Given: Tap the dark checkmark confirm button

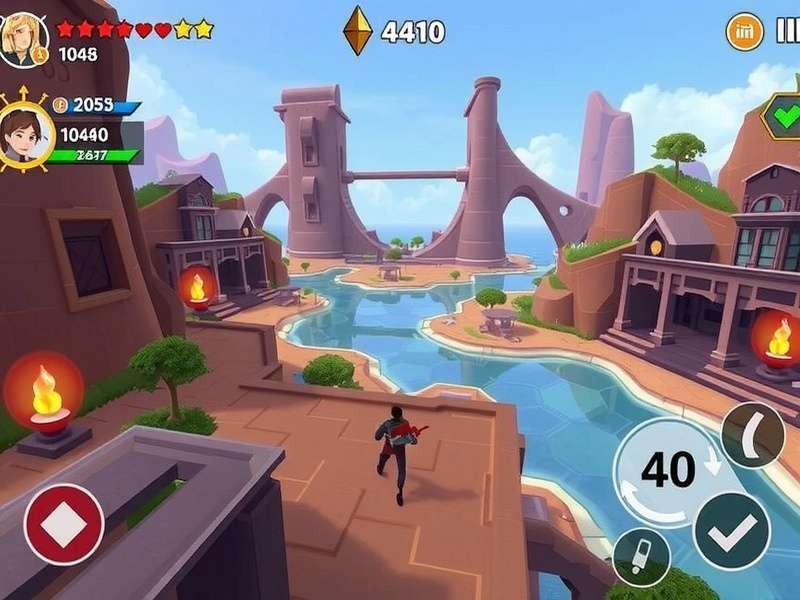Looking at the screenshot, I should click(x=731, y=531).
